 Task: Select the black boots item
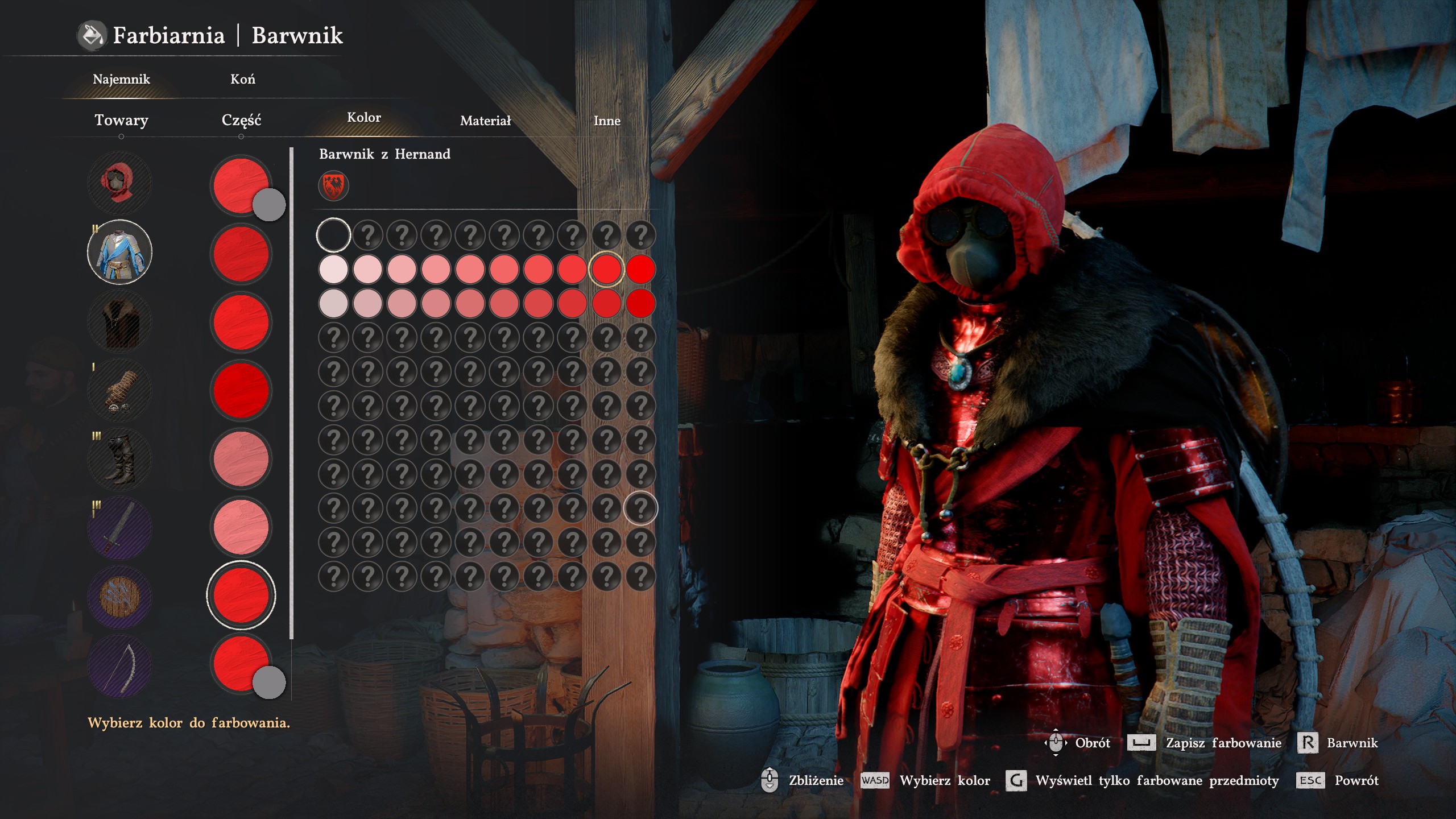(119, 460)
